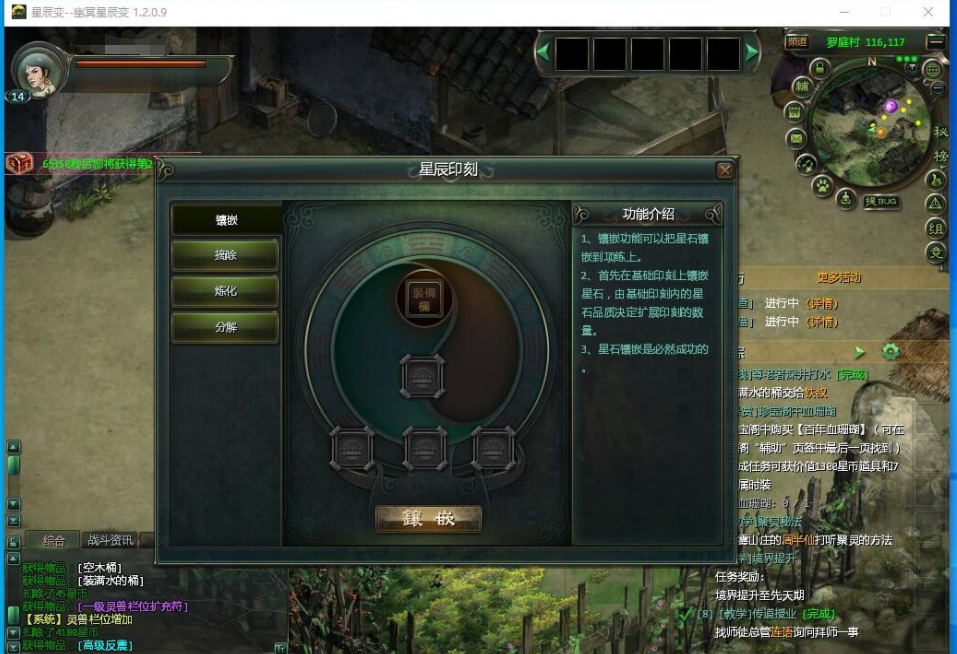The image size is (957, 654).
Task: Select the 综合 chat tab
Action: click(53, 540)
